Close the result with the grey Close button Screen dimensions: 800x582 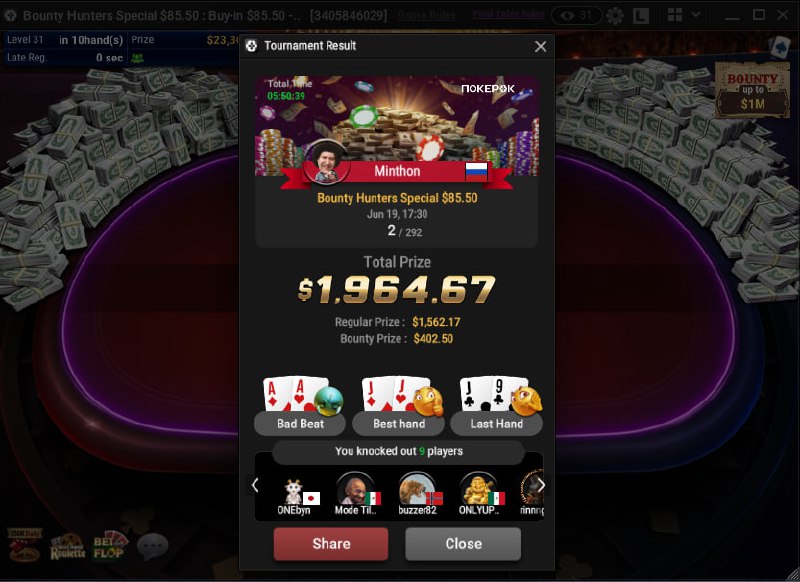pos(463,544)
